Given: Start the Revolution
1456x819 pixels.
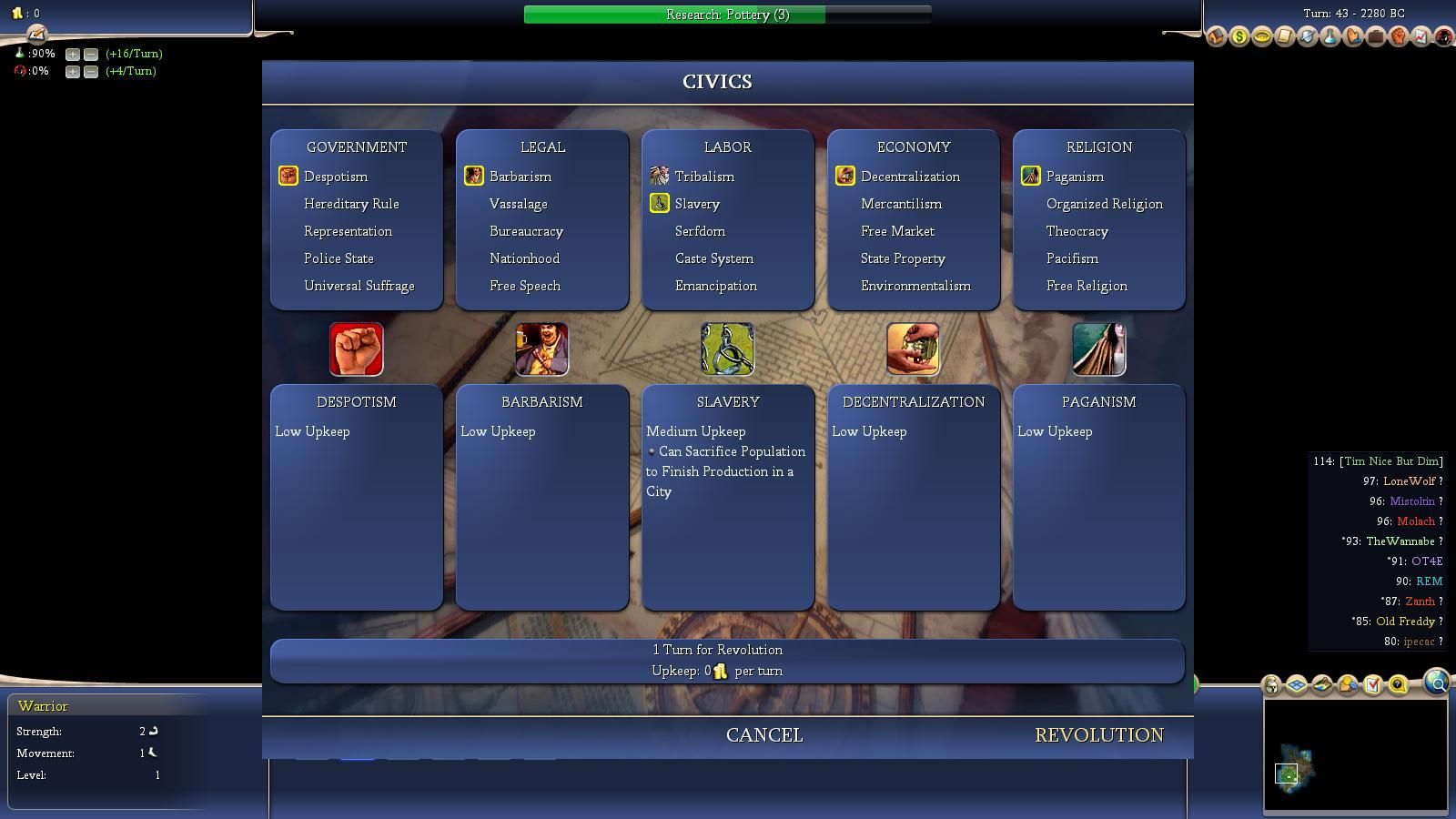Looking at the screenshot, I should (1098, 735).
